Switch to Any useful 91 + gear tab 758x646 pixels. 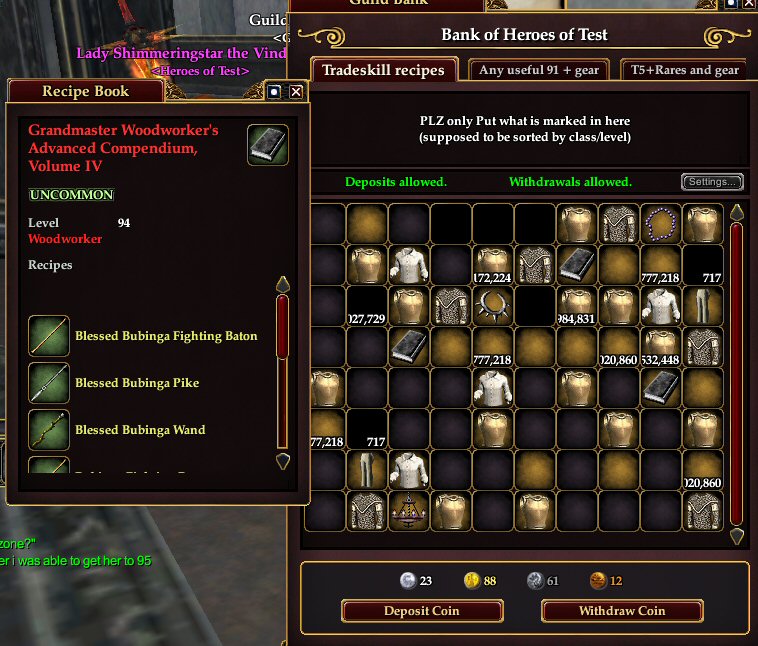tap(539, 70)
